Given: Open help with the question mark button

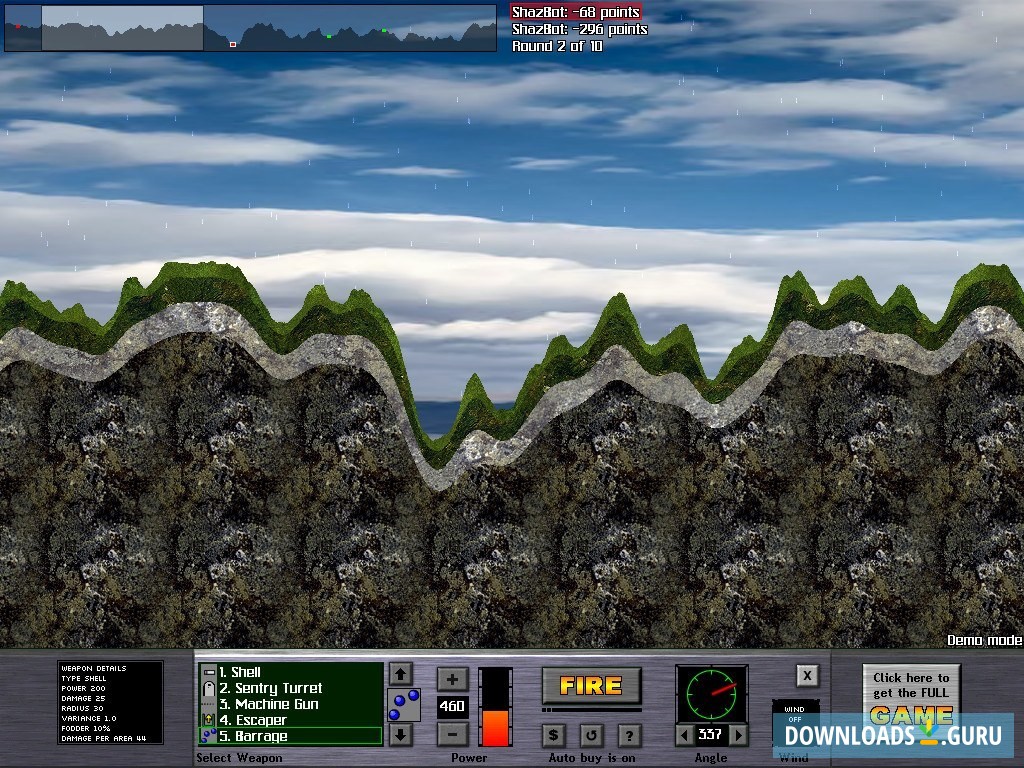Looking at the screenshot, I should click(628, 735).
